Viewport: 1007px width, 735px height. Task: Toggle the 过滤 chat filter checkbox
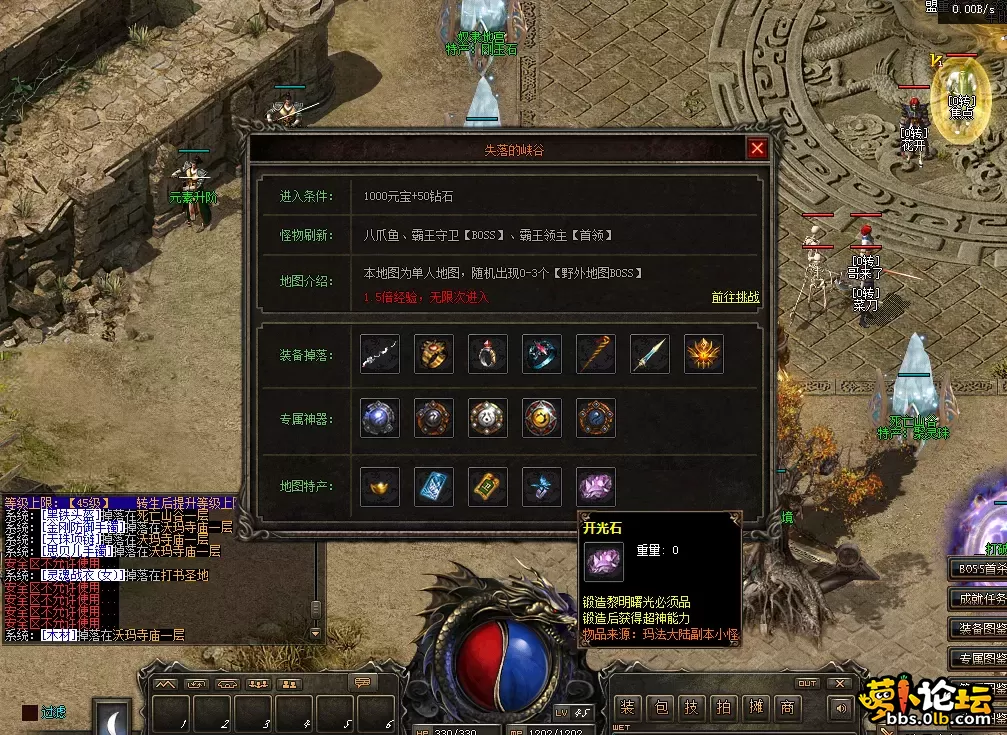tap(31, 713)
